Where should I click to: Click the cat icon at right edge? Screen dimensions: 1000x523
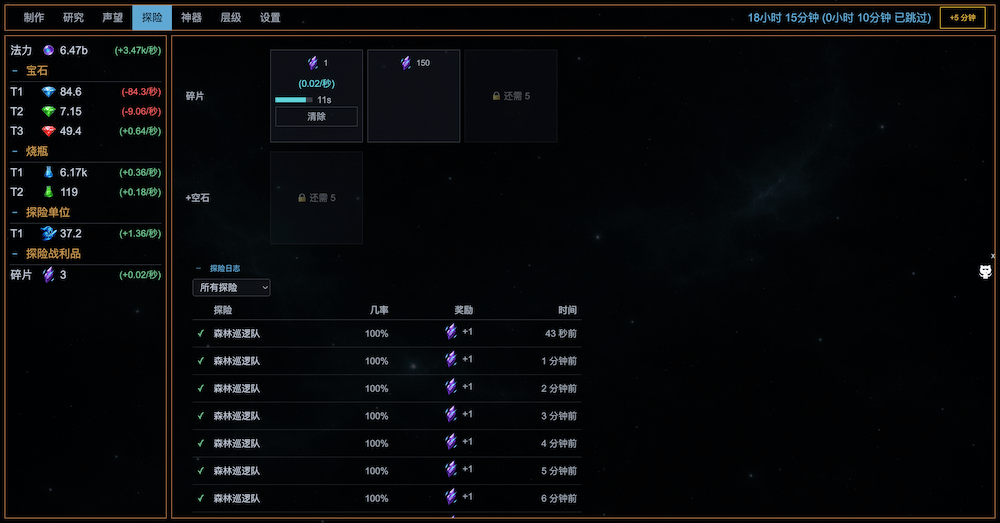click(x=985, y=273)
